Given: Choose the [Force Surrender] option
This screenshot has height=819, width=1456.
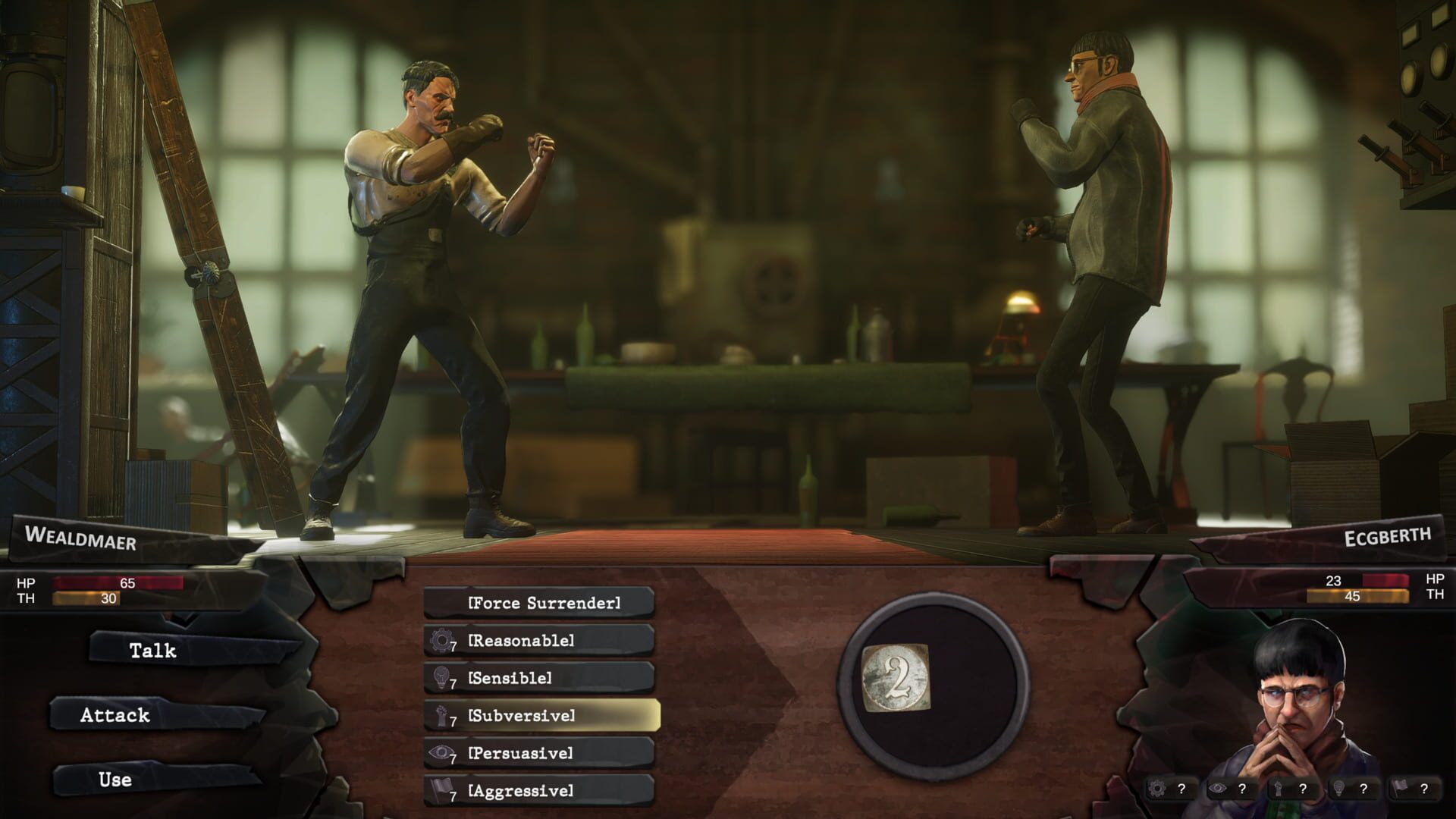Looking at the screenshot, I should pos(544,603).
